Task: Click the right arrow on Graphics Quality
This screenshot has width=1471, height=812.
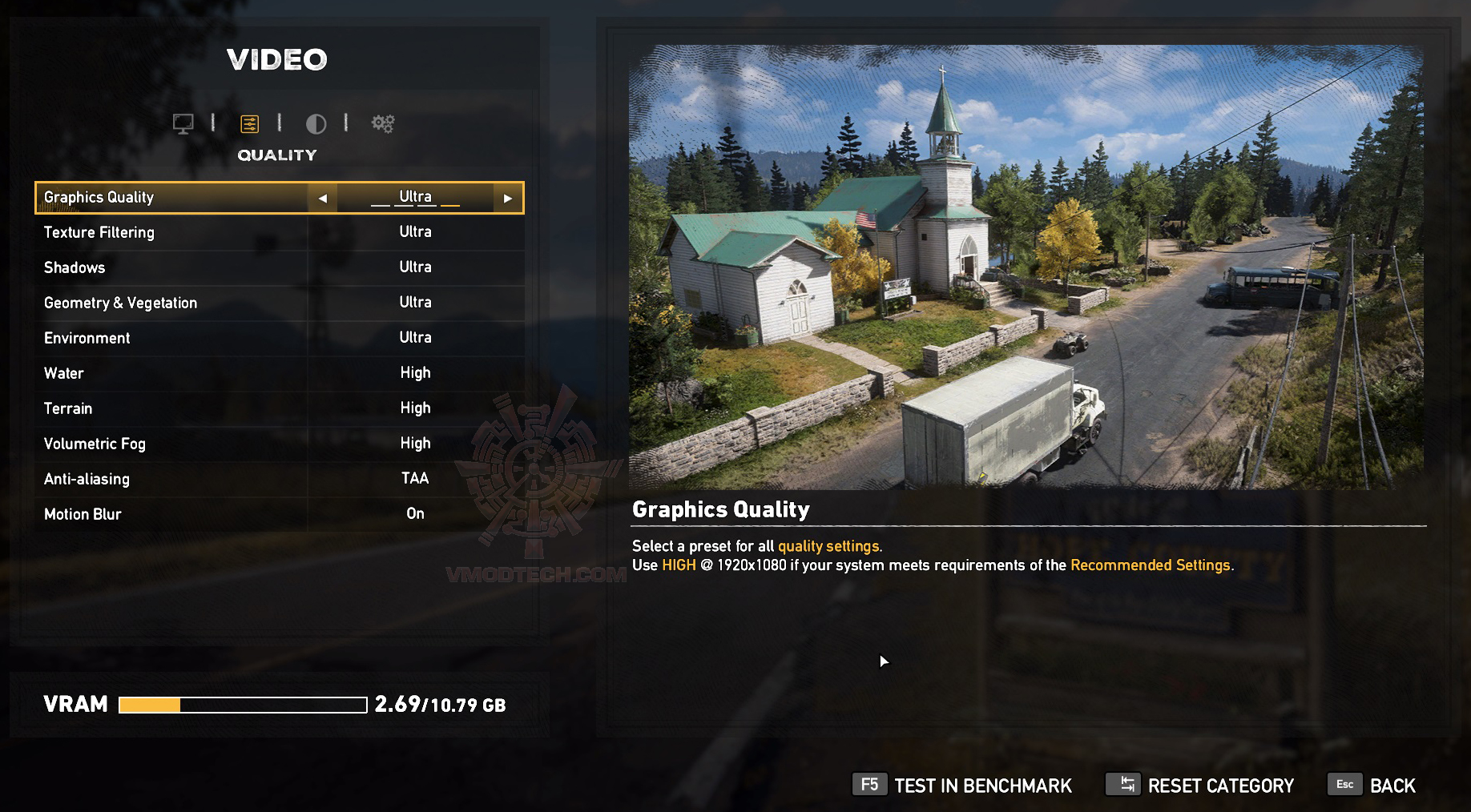Action: click(x=507, y=198)
